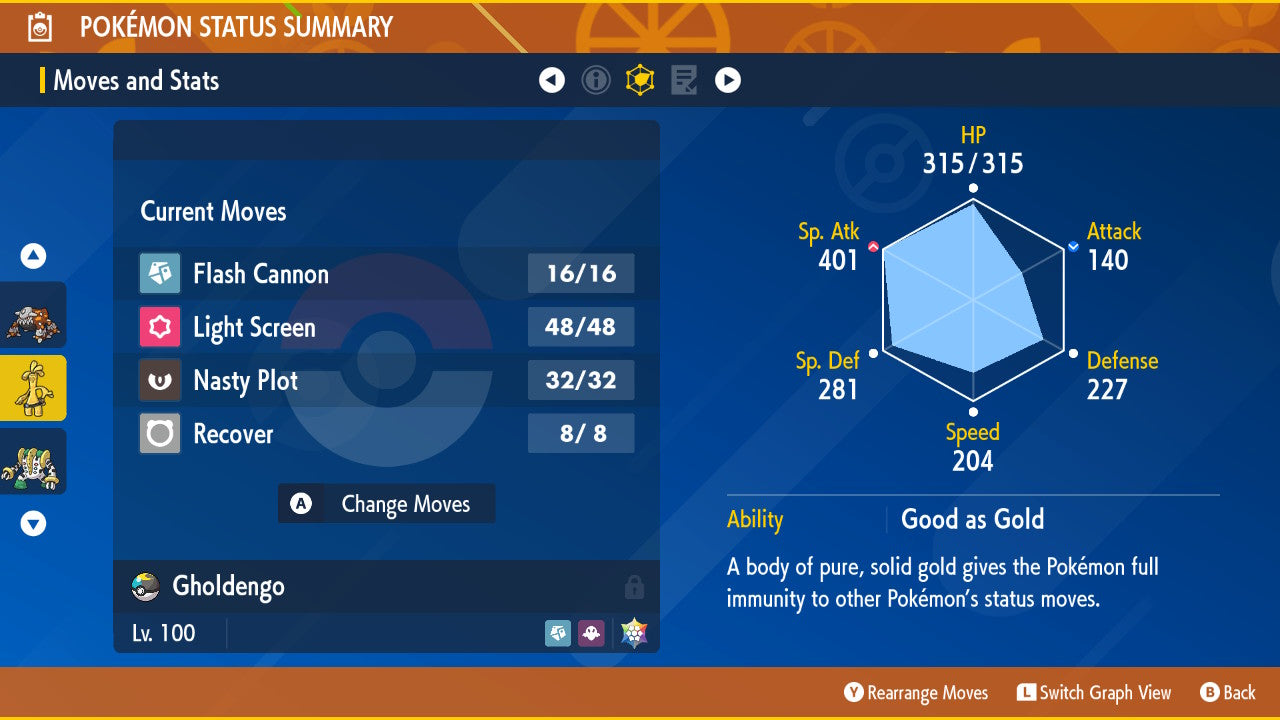This screenshot has width=1280, height=720.
Task: Go Back from the status summary
Action: click(x=1228, y=693)
